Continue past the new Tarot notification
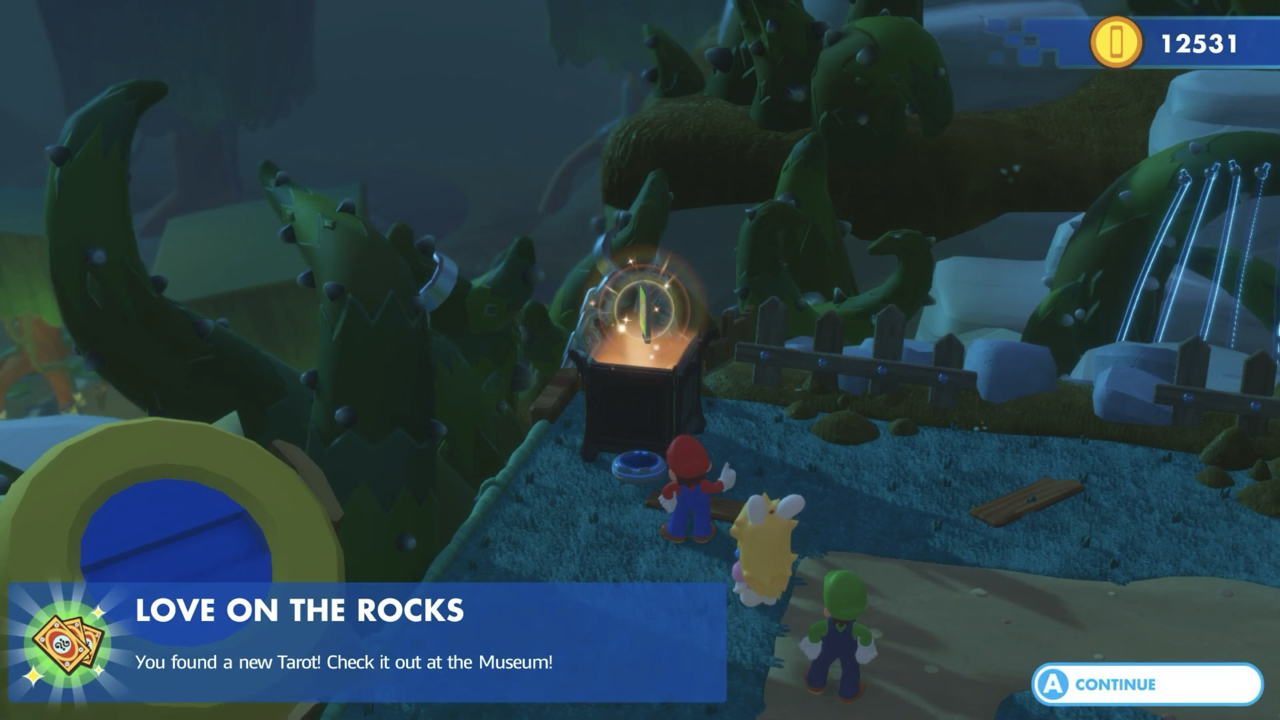 (x=1146, y=684)
